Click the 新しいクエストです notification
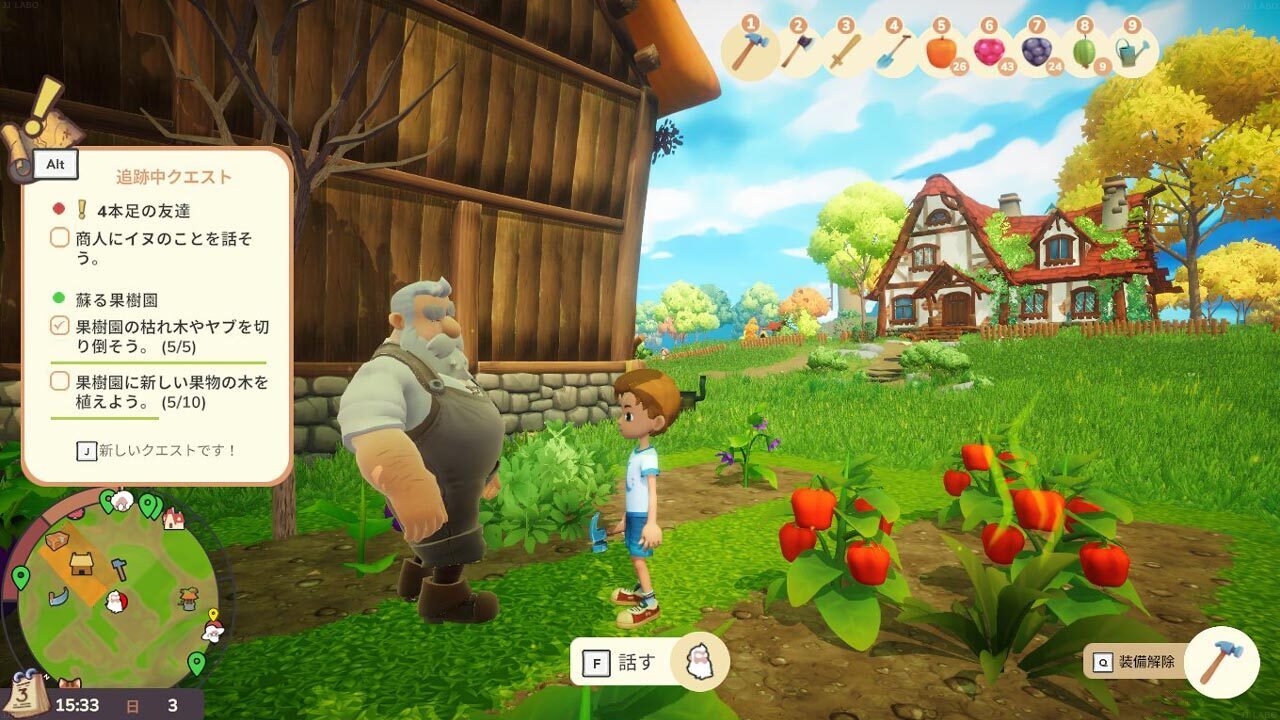 pyautogui.click(x=157, y=451)
